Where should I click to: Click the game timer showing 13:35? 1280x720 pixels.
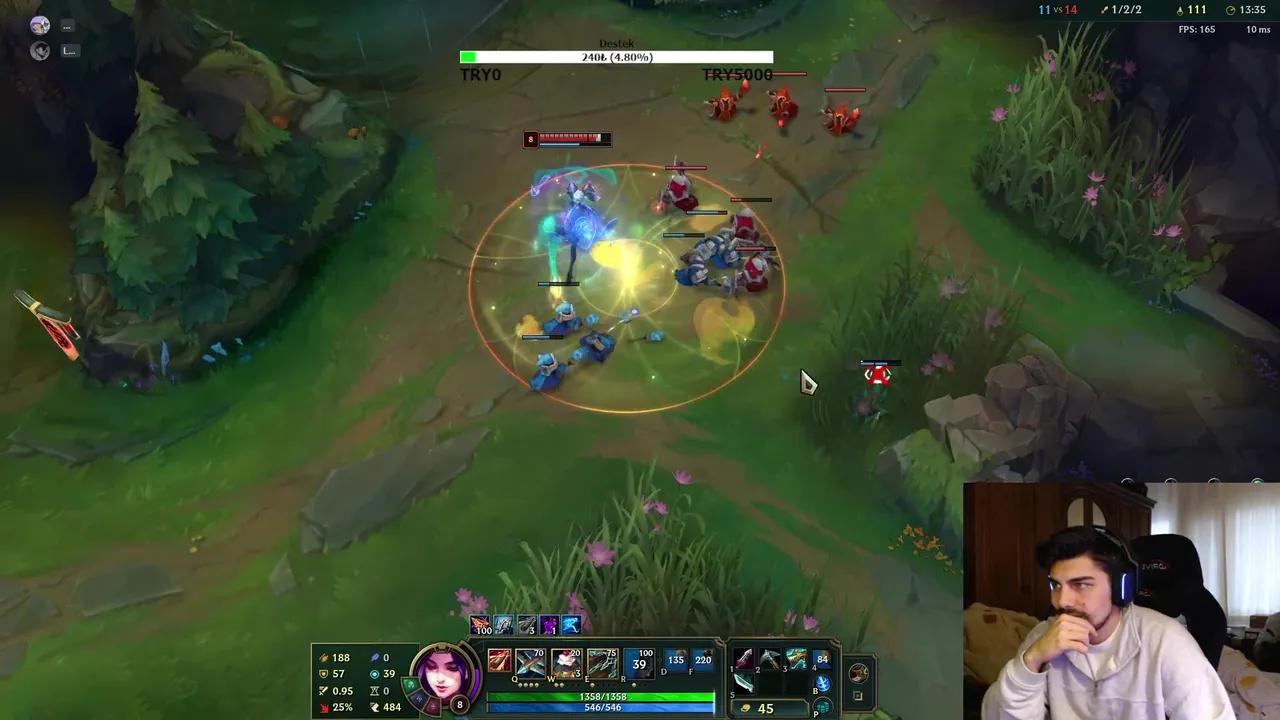click(x=1252, y=10)
